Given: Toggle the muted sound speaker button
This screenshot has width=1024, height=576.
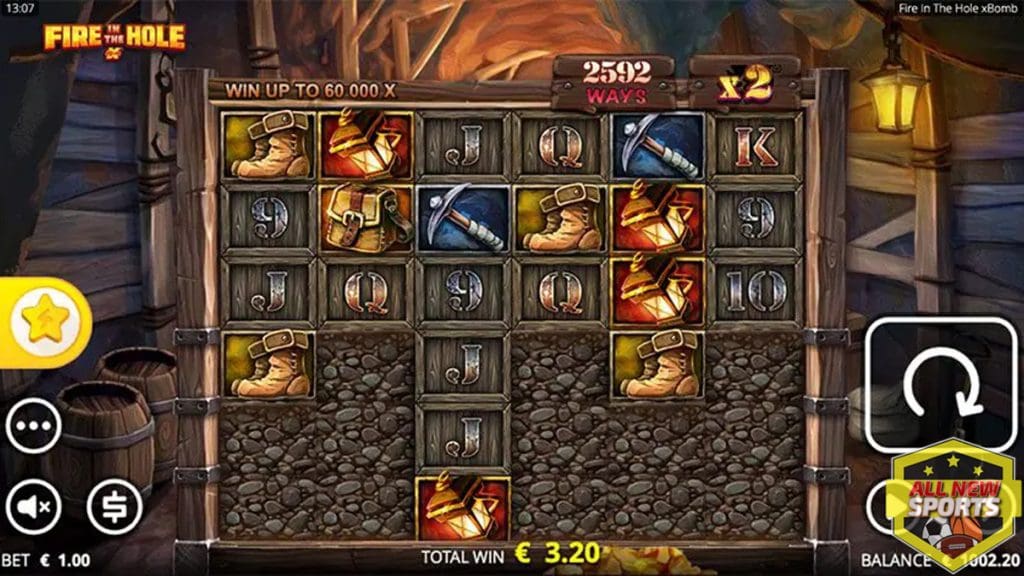Looking at the screenshot, I should point(33,506).
